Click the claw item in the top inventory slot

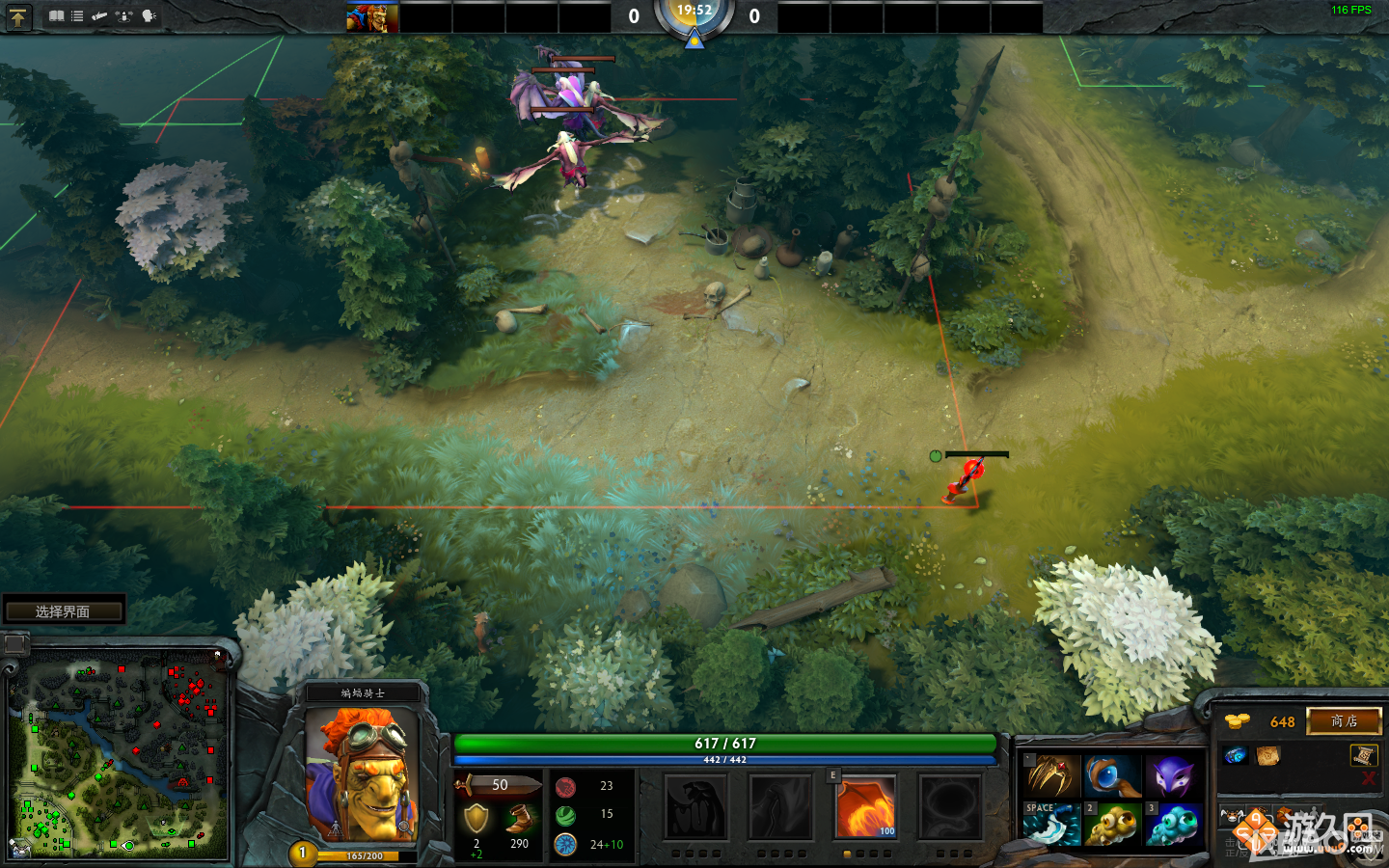tap(1052, 774)
